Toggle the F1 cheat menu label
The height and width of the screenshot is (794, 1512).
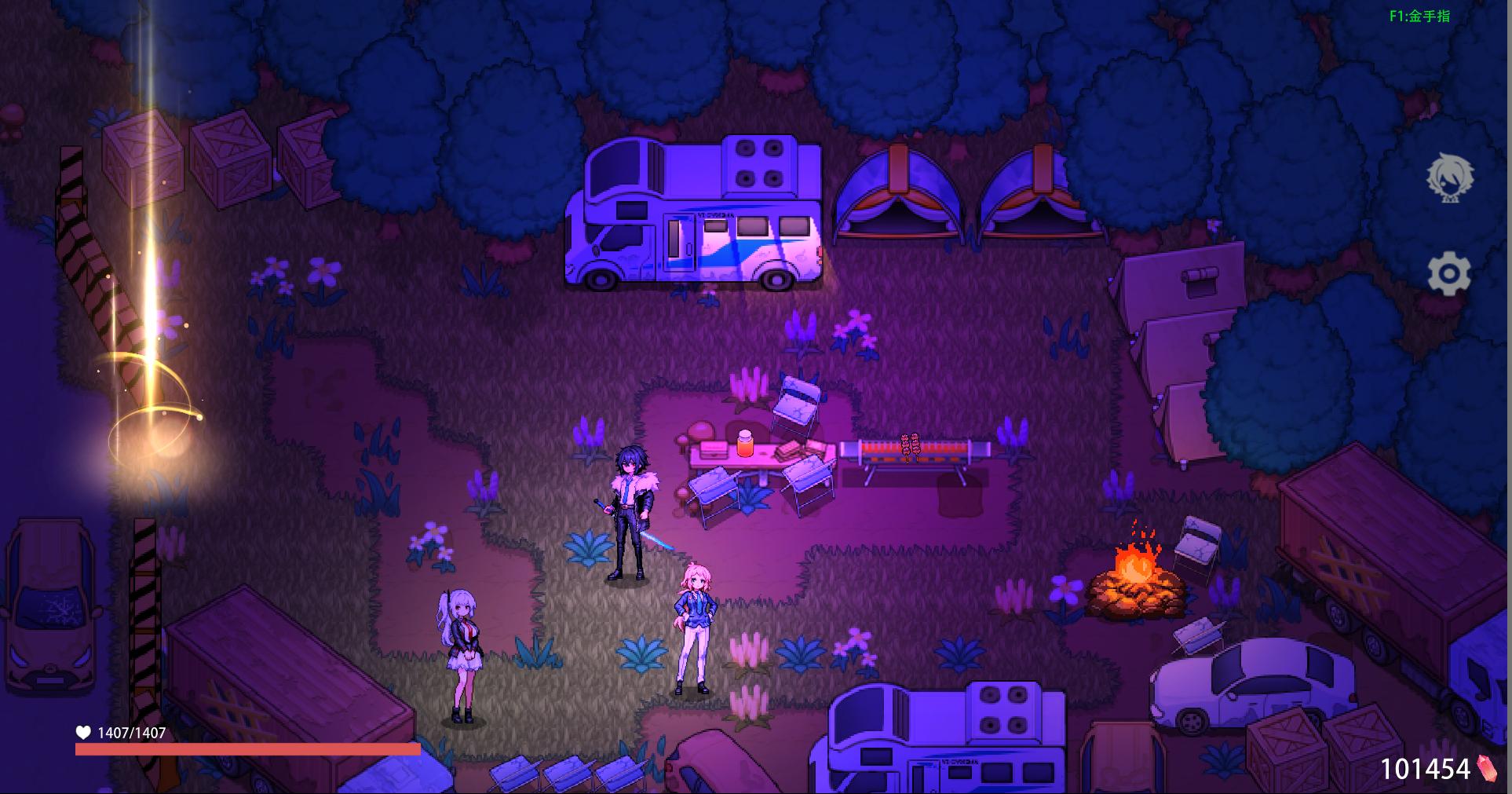click(1419, 16)
